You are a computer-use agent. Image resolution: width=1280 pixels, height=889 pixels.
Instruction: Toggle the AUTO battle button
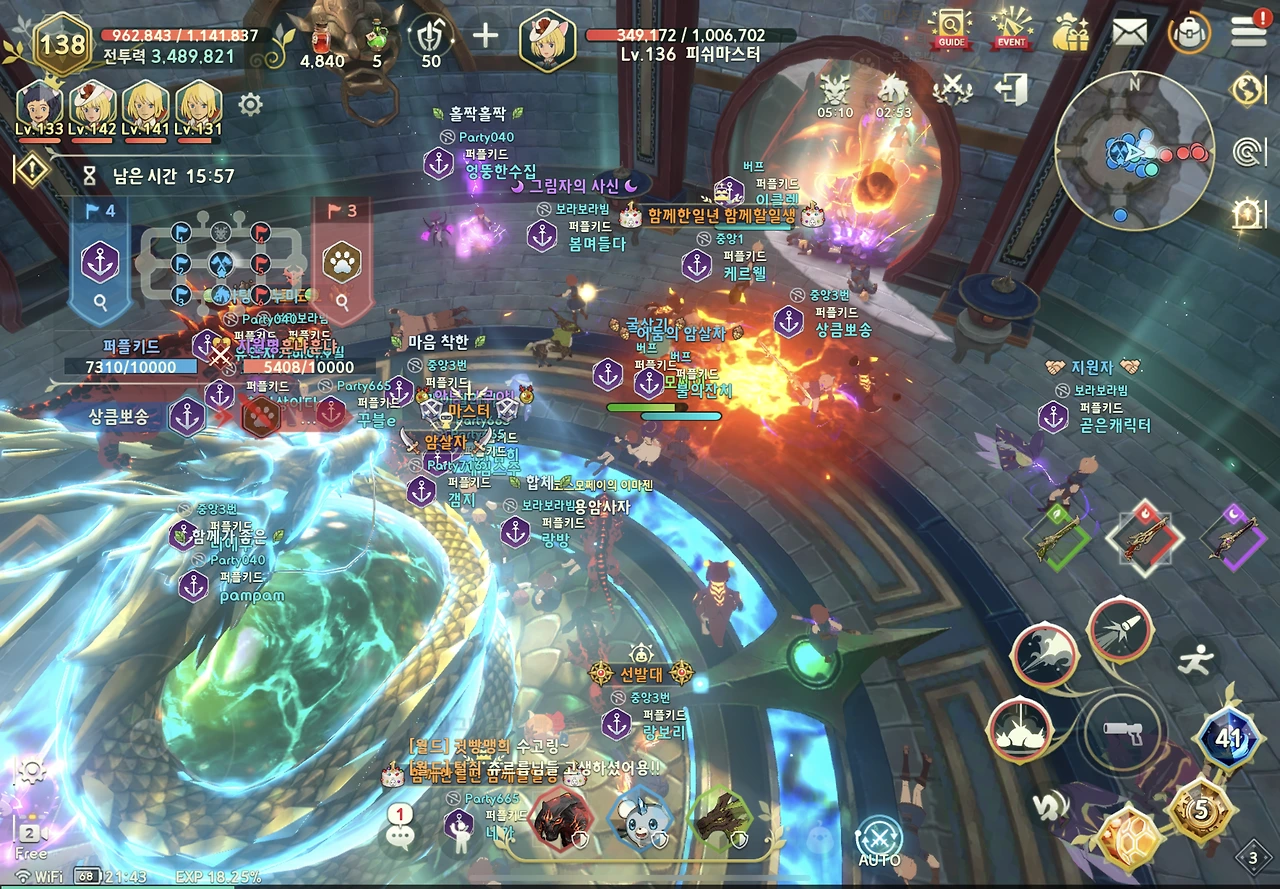pos(879,839)
